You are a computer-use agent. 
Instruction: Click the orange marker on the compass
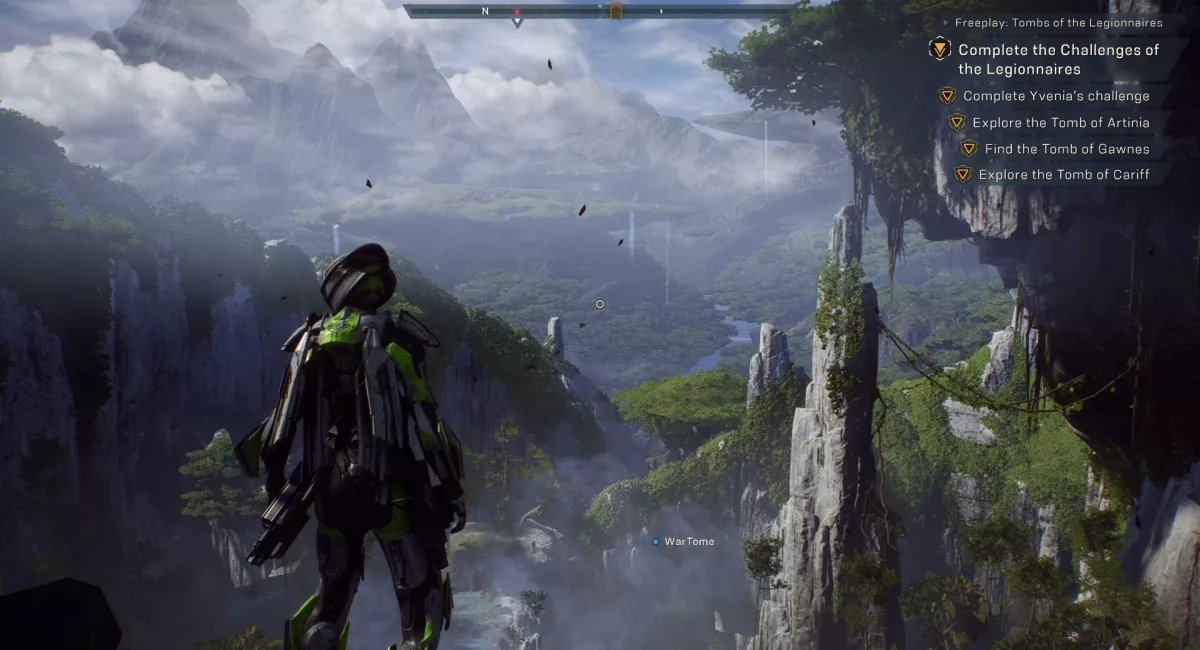tap(616, 11)
